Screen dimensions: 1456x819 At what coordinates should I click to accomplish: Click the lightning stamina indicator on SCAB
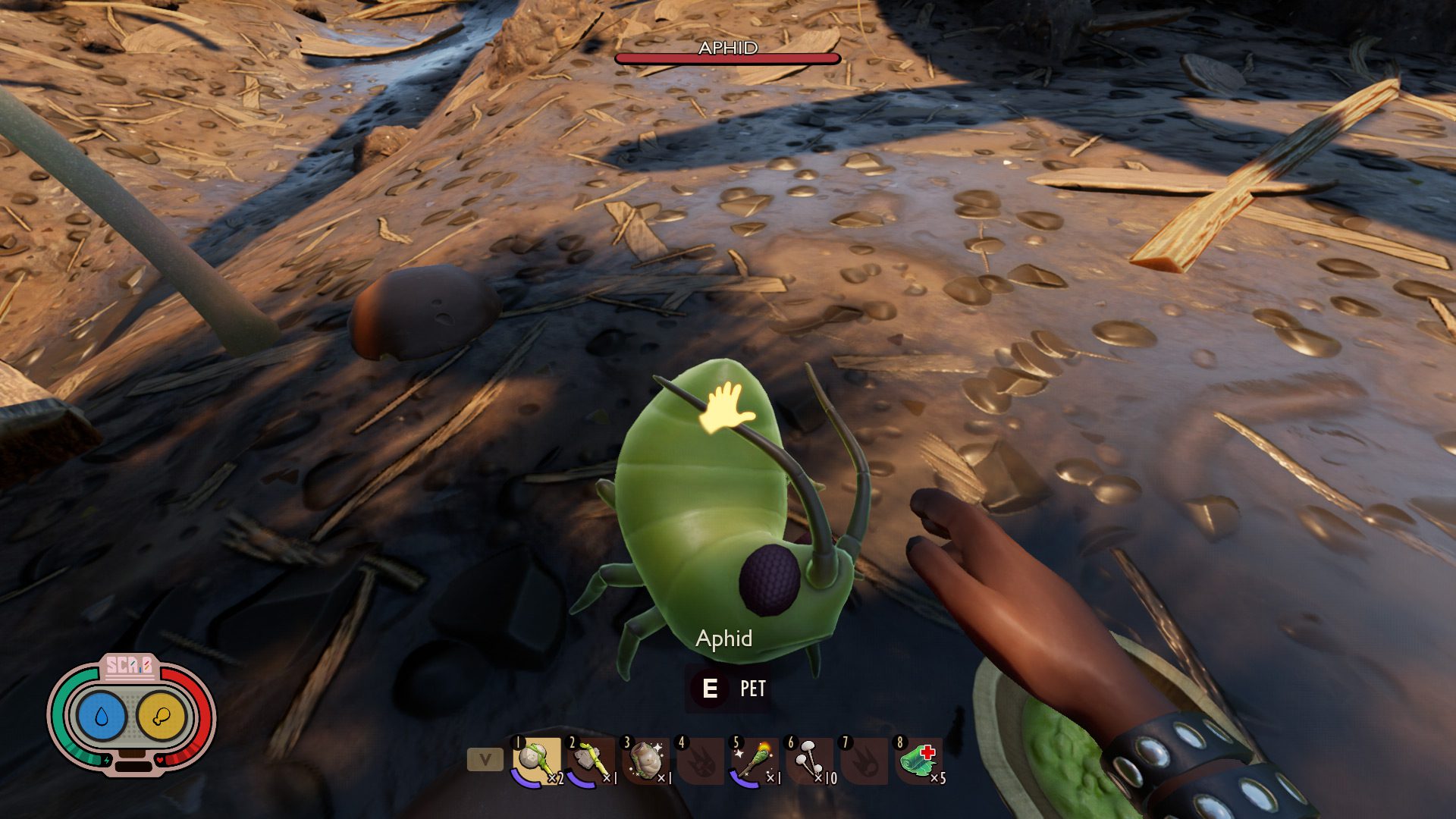point(107,761)
